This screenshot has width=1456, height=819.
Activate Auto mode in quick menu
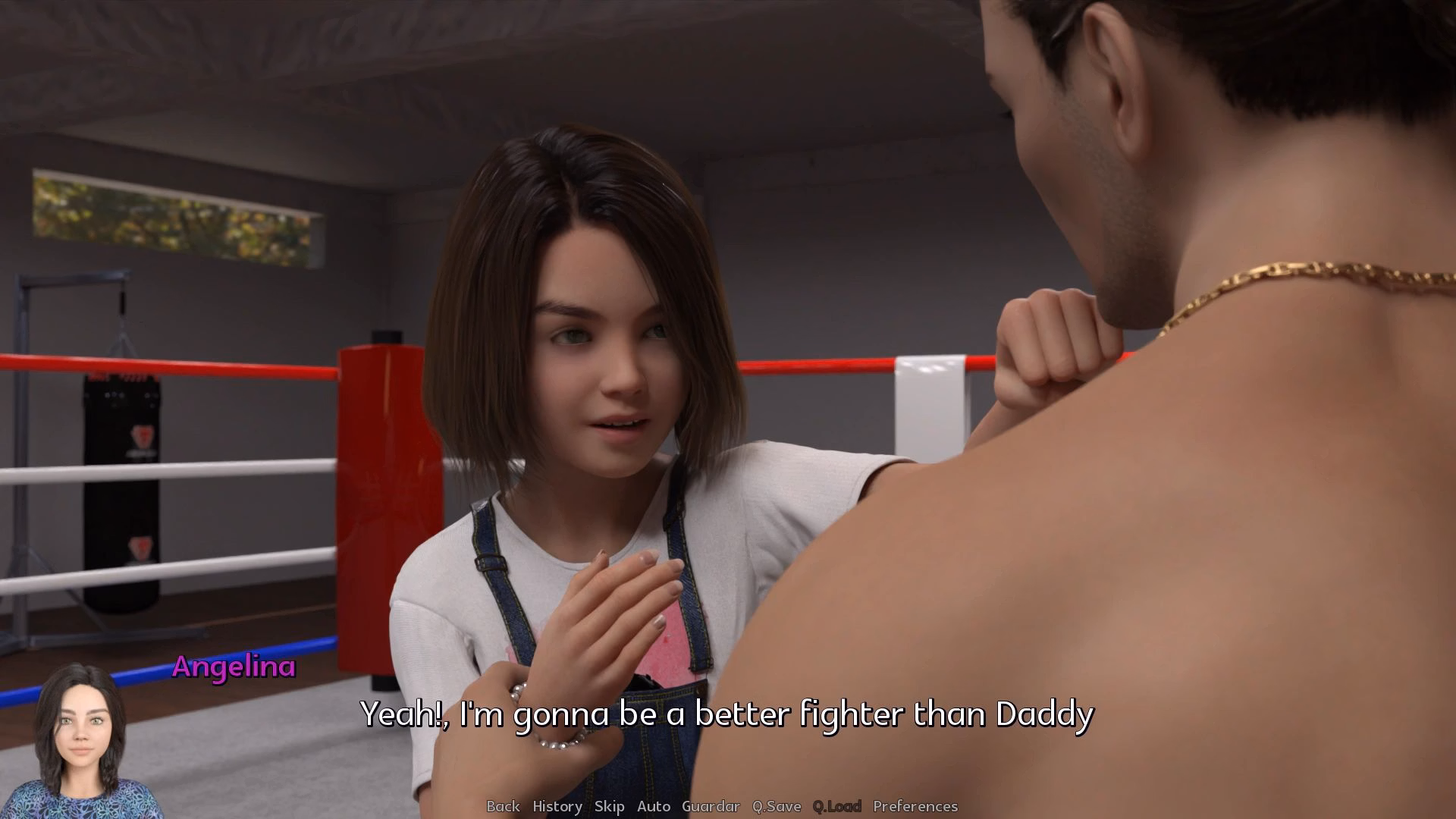click(654, 806)
